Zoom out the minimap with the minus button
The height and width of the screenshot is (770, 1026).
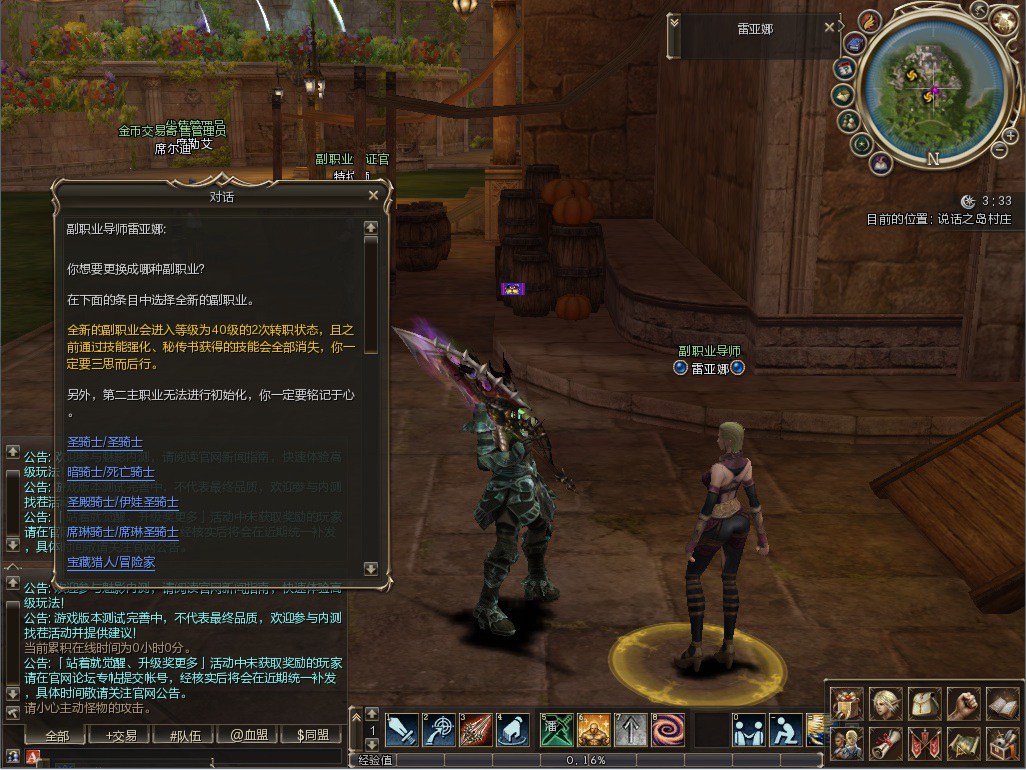tap(998, 150)
